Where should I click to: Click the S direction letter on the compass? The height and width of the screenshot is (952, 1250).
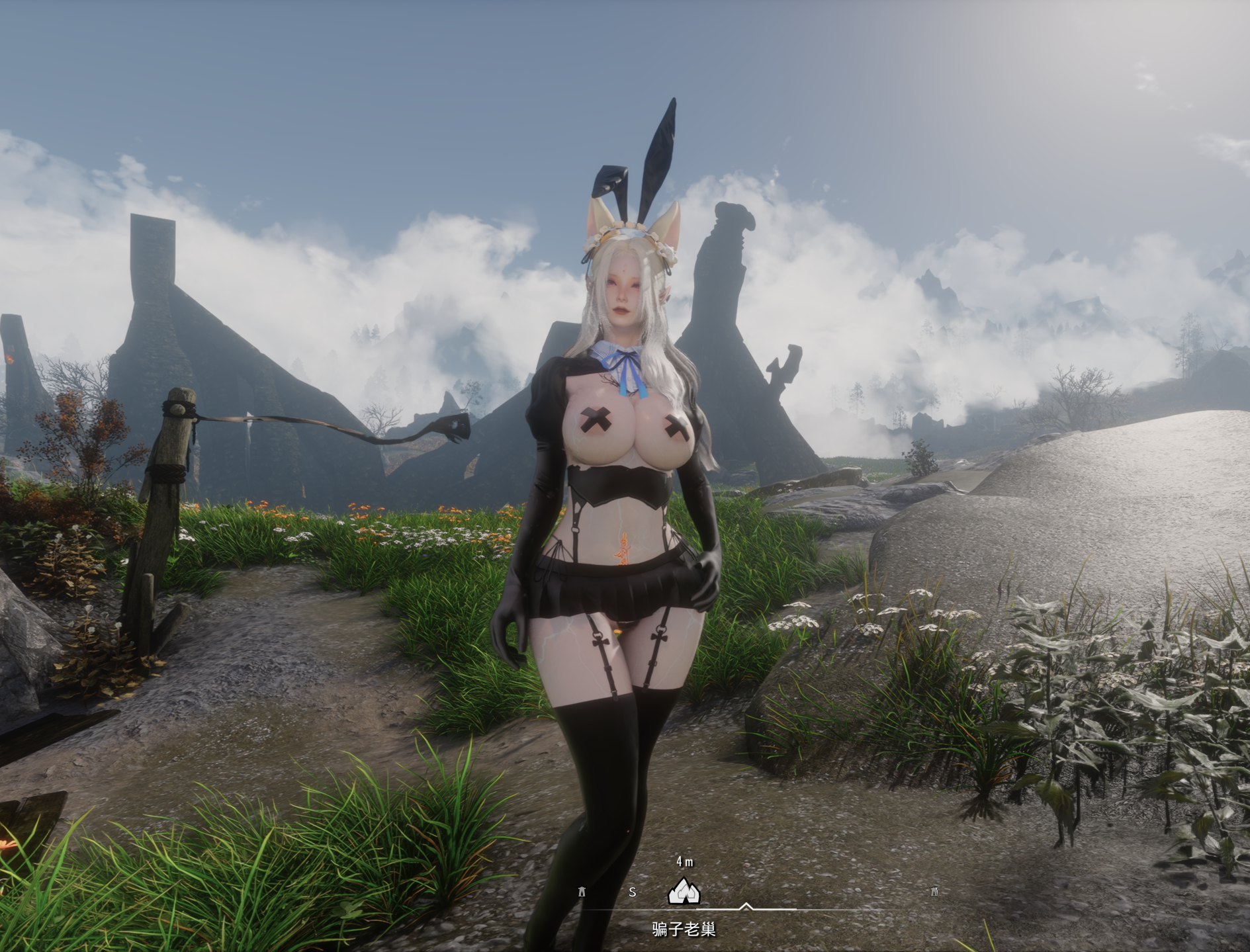(633, 892)
